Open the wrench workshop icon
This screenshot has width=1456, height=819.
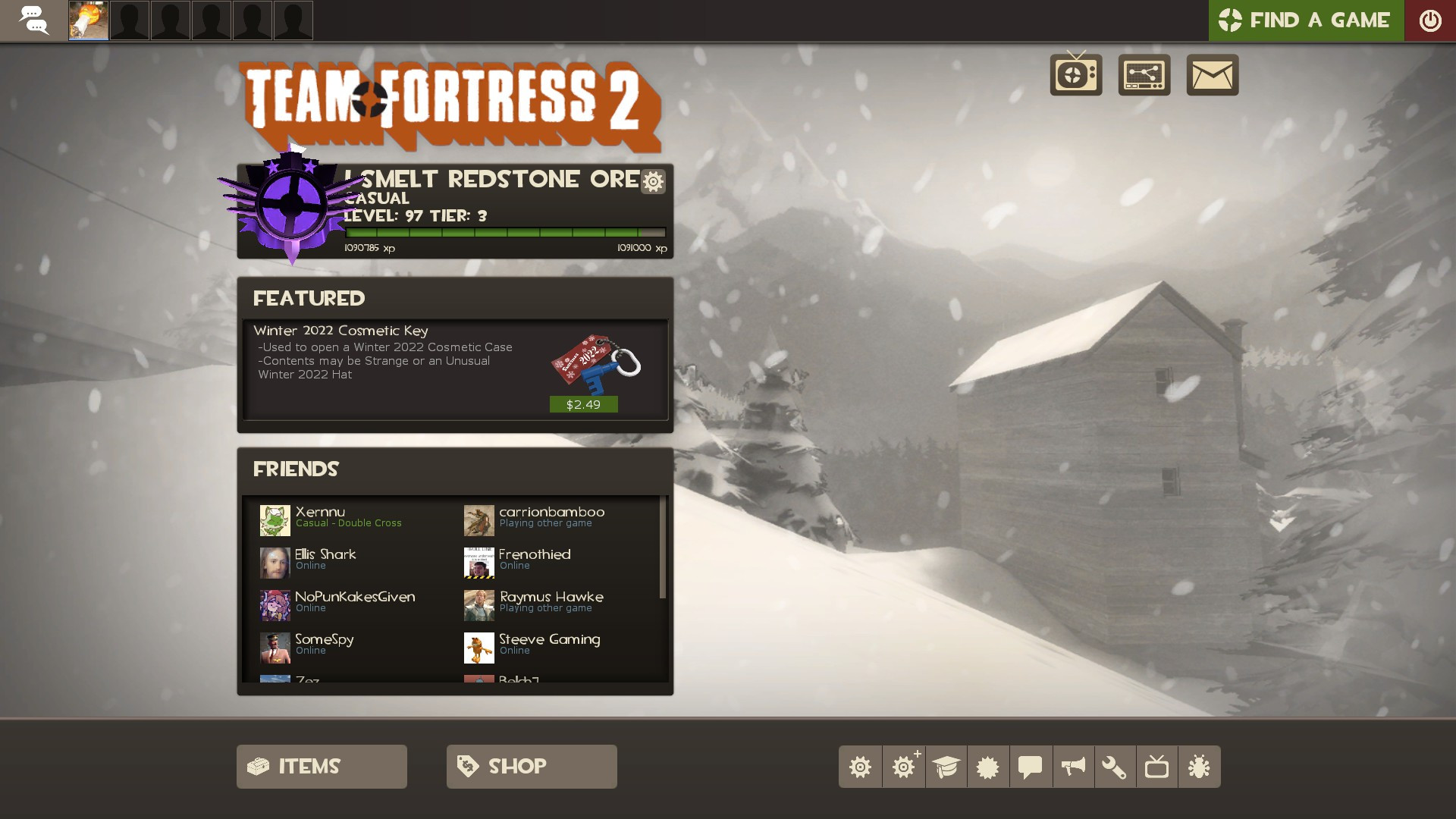tap(1115, 767)
